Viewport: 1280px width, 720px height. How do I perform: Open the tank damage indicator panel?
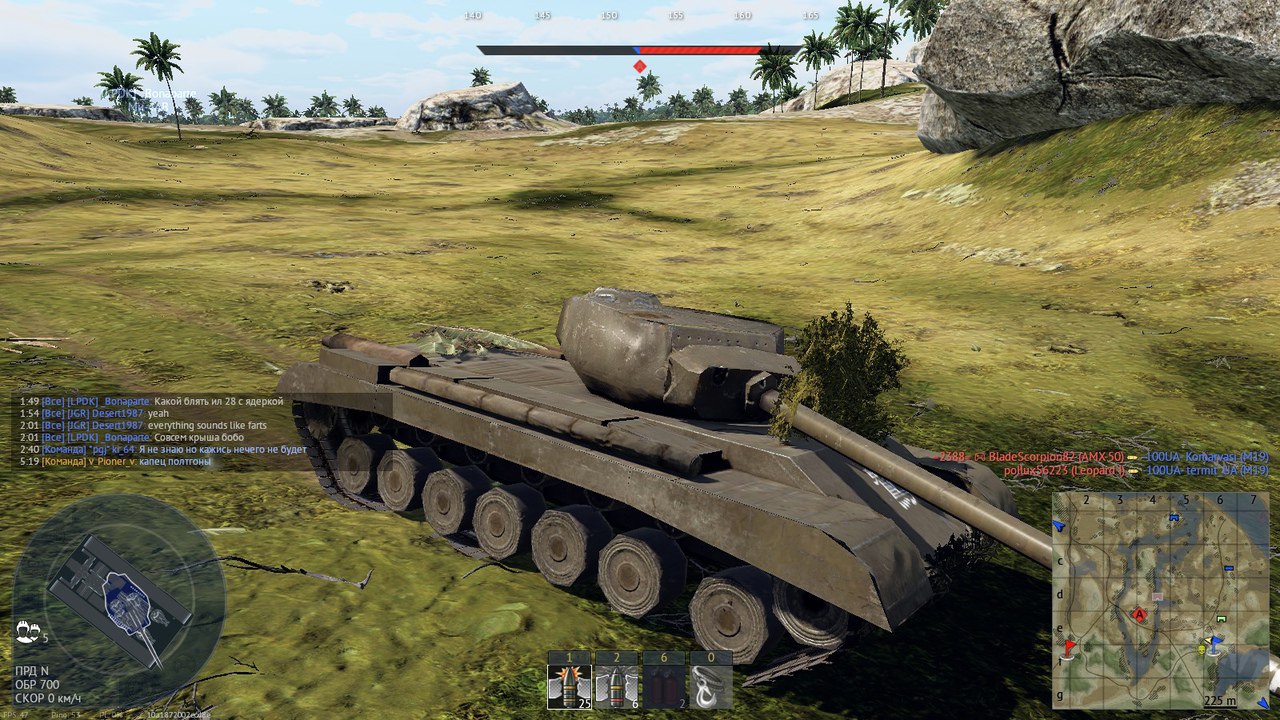[118, 592]
